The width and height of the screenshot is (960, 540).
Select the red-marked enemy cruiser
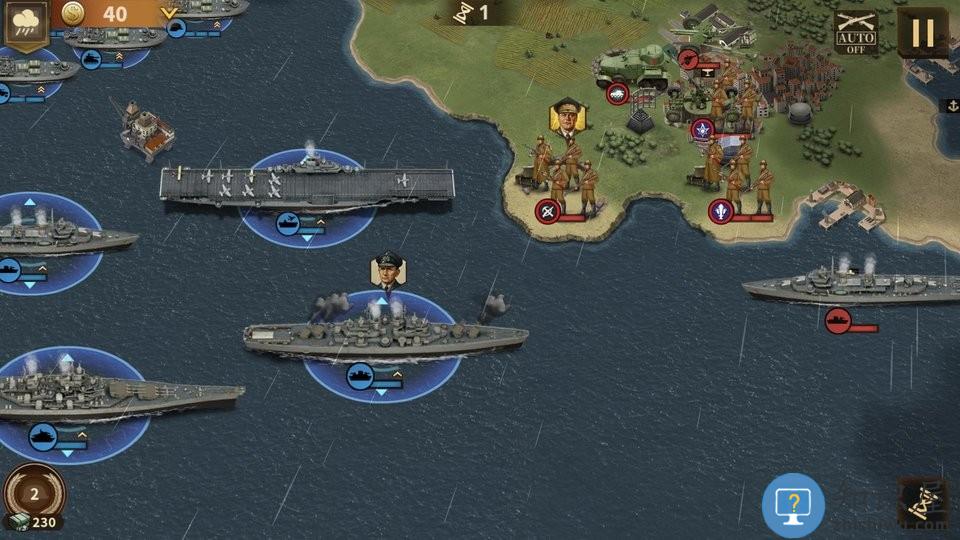click(x=850, y=288)
